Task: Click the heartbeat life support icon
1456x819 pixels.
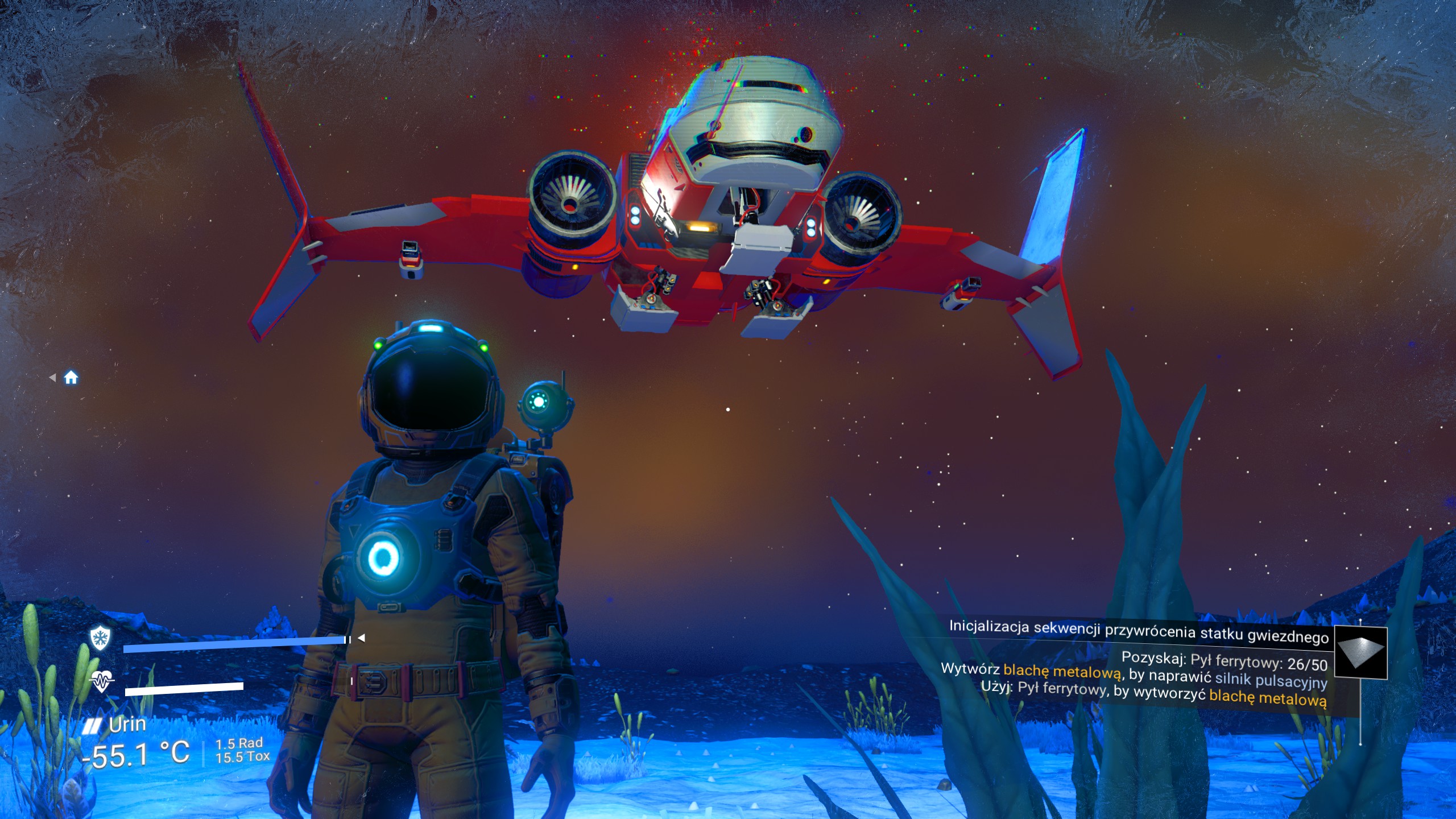Action: pos(102,681)
